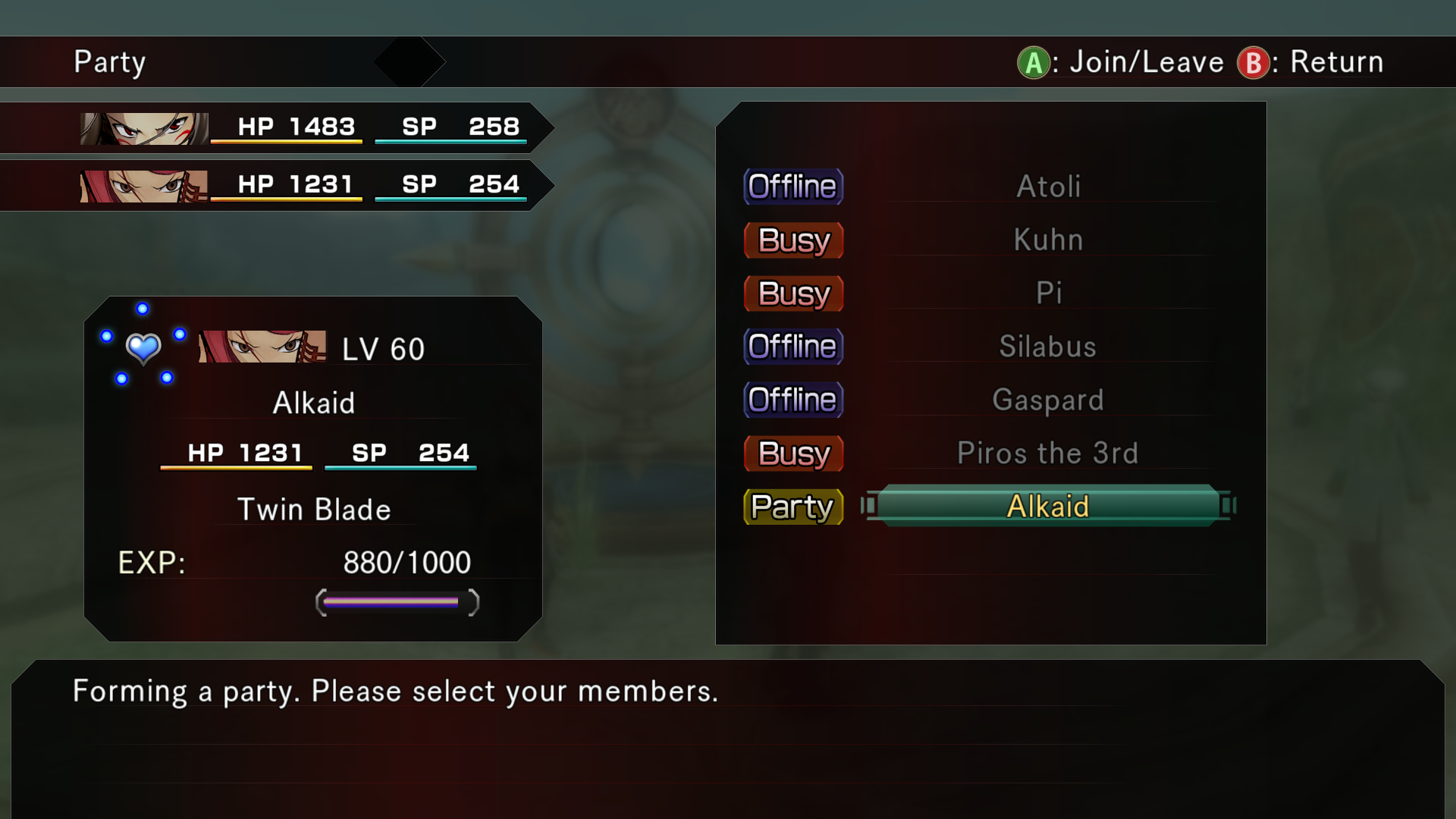Select the party leader's status bar with HP 1483
The image size is (1456, 819).
point(303,127)
